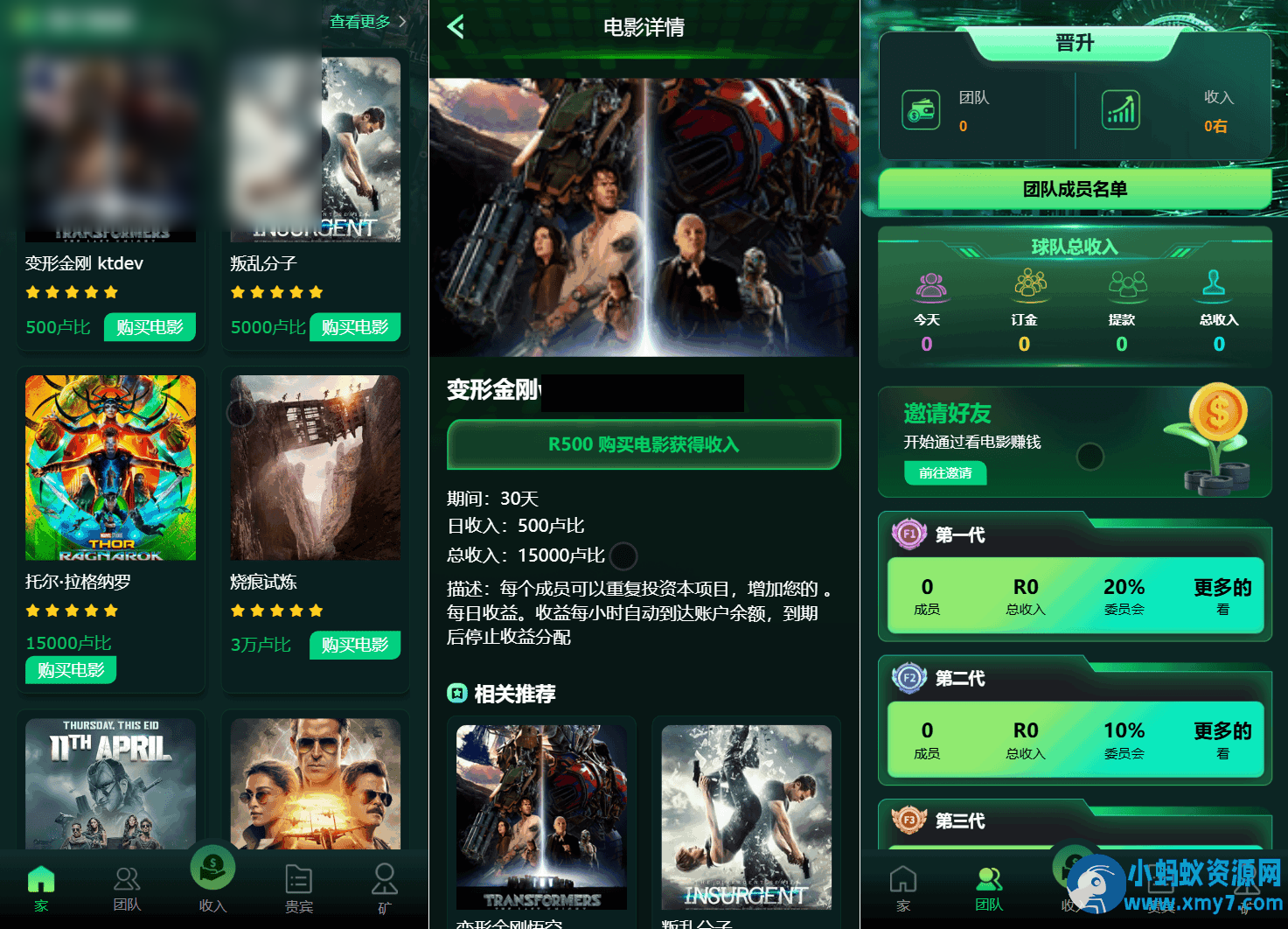Open the 叛乱分子 poster in 相关推荐
This screenshot has width=1288, height=929.
tap(746, 816)
